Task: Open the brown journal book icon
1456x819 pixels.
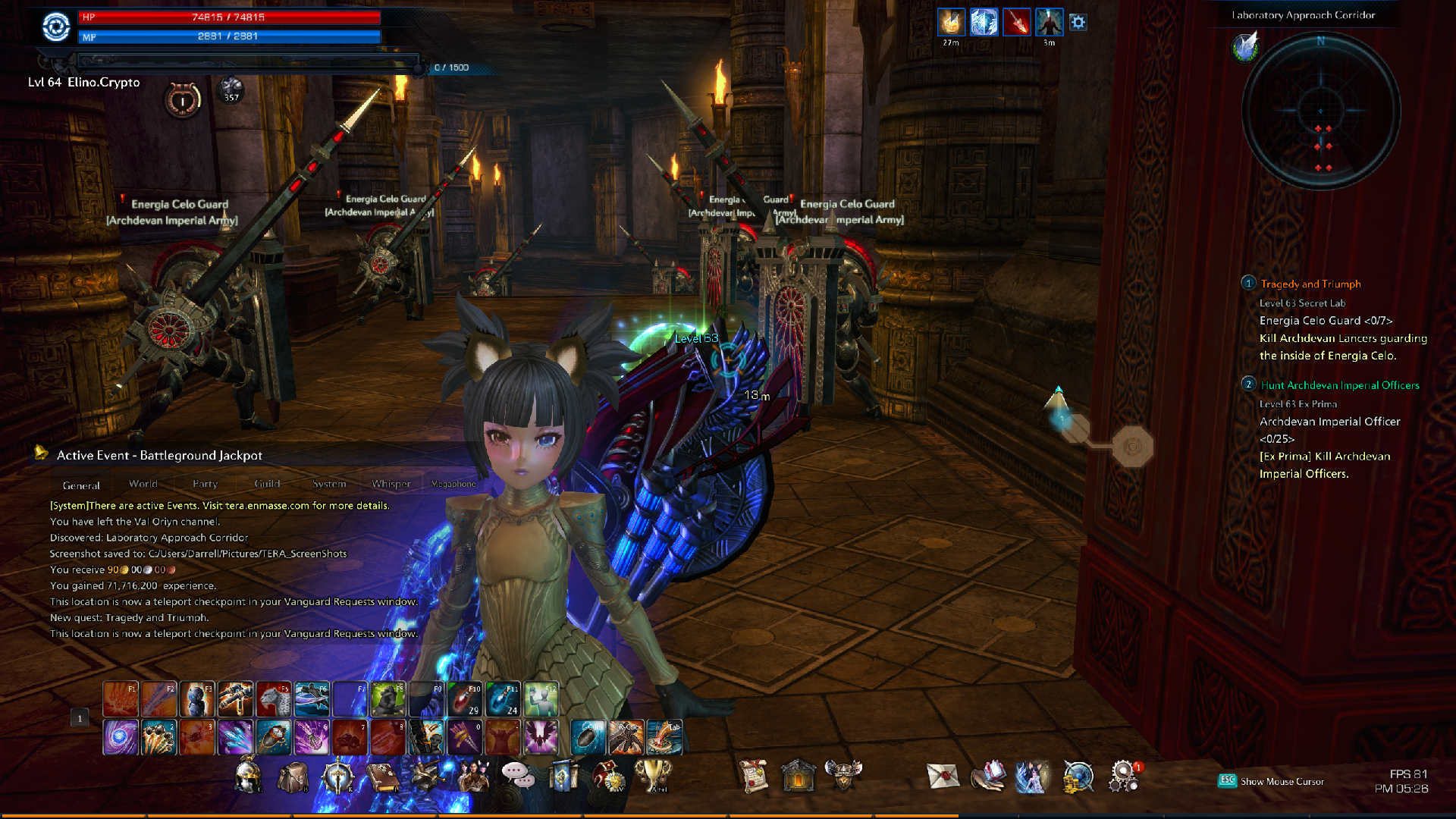Action: 382,777
